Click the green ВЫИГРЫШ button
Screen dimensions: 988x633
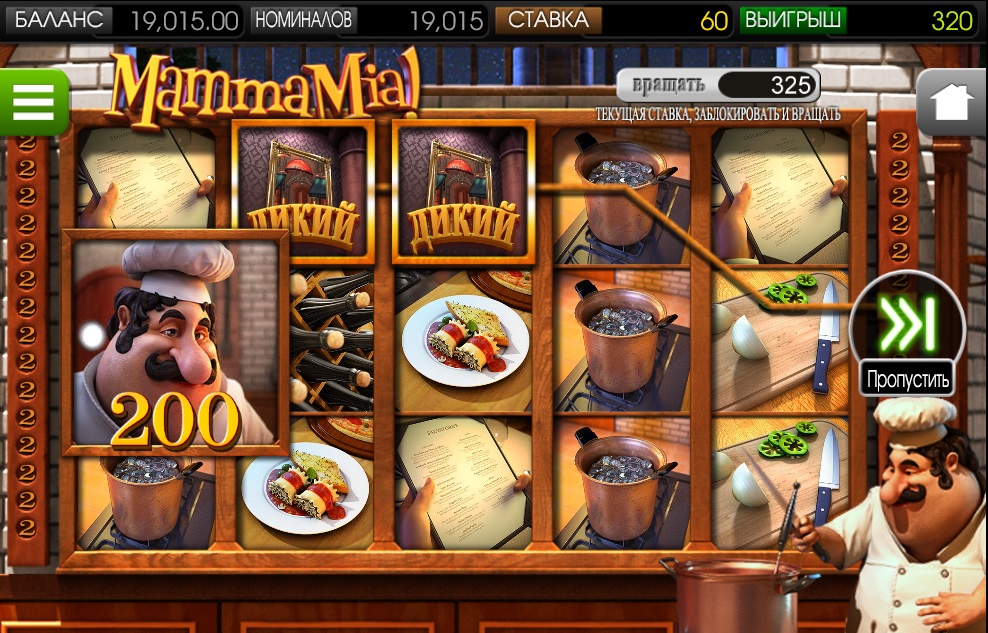tap(792, 20)
